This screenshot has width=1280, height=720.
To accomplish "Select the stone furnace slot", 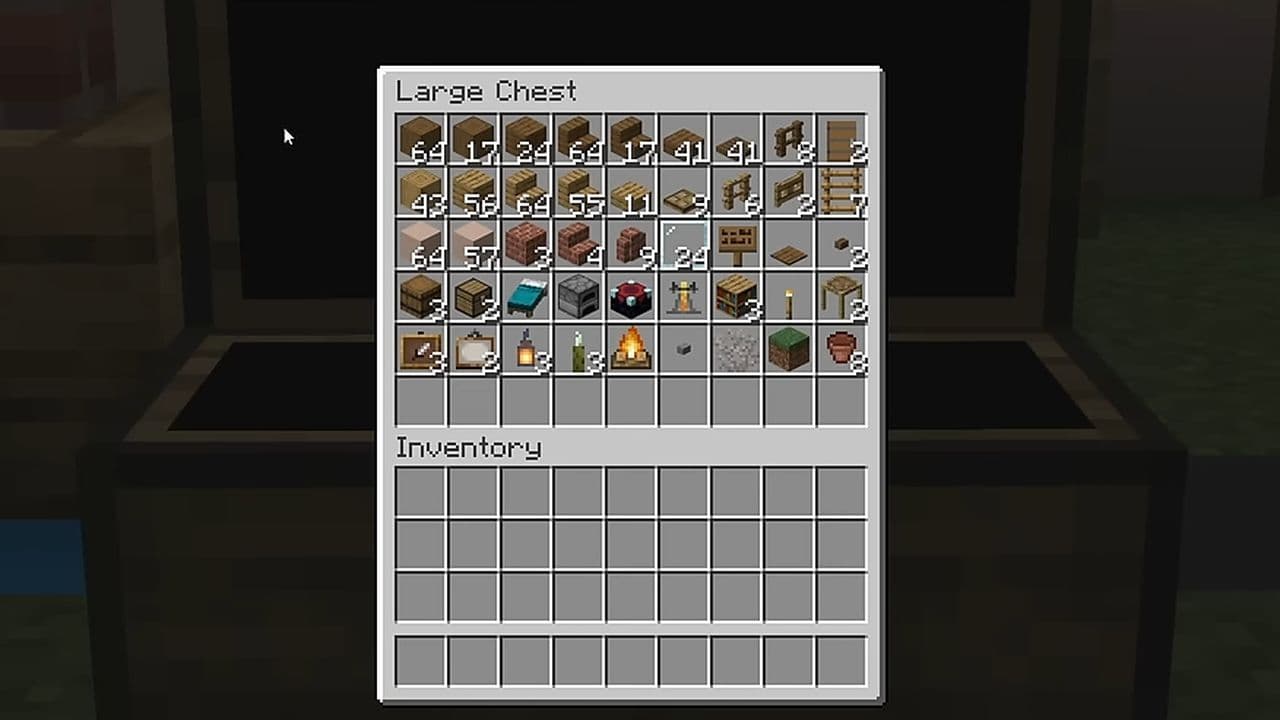I will tap(578, 296).
